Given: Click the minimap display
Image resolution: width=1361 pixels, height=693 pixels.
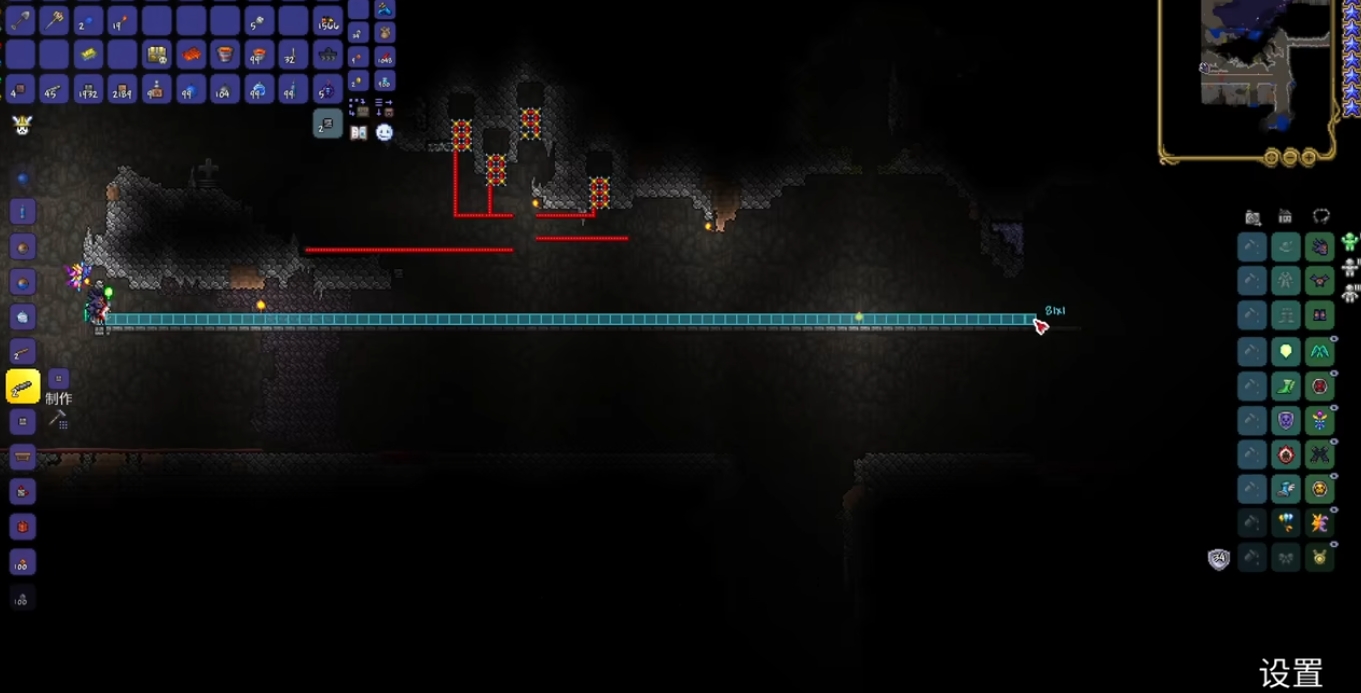Looking at the screenshot, I should pos(1248,70).
